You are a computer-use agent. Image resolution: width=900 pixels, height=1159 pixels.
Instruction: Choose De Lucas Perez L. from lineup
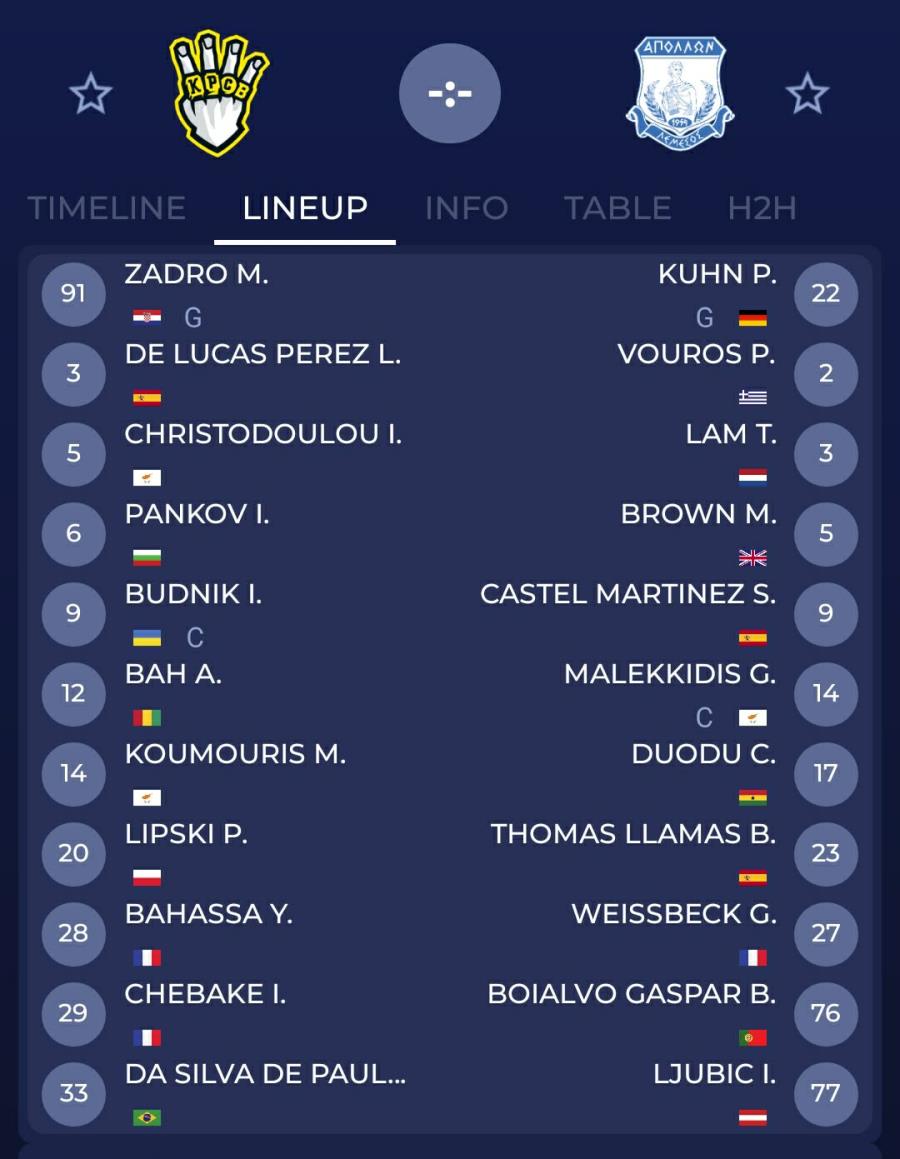[x=262, y=355]
